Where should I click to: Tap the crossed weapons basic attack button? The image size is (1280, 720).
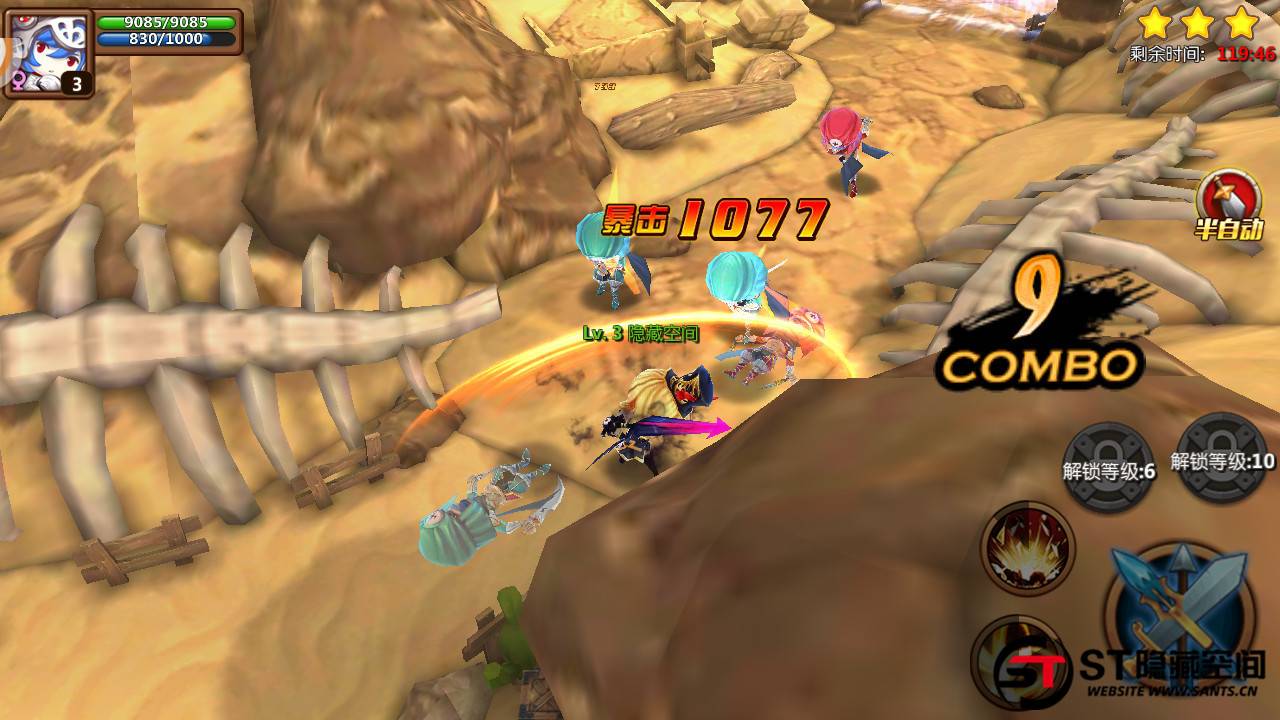1180,610
